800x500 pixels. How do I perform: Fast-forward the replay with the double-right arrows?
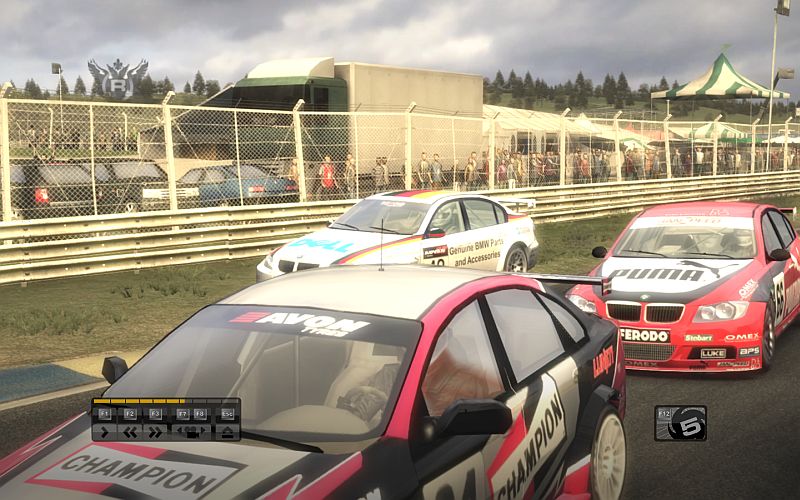[x=155, y=432]
